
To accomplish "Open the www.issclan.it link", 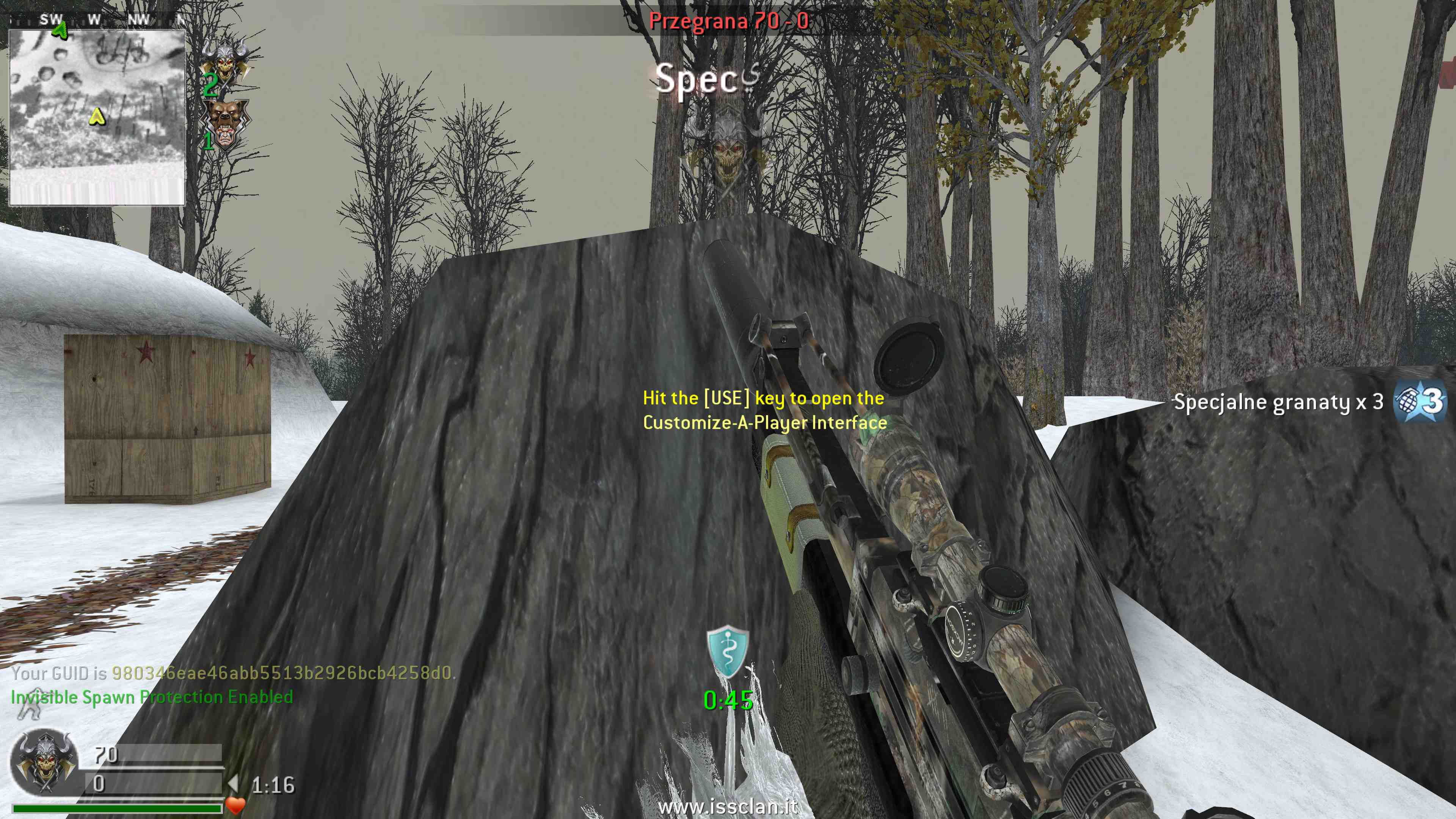I will 728,806.
